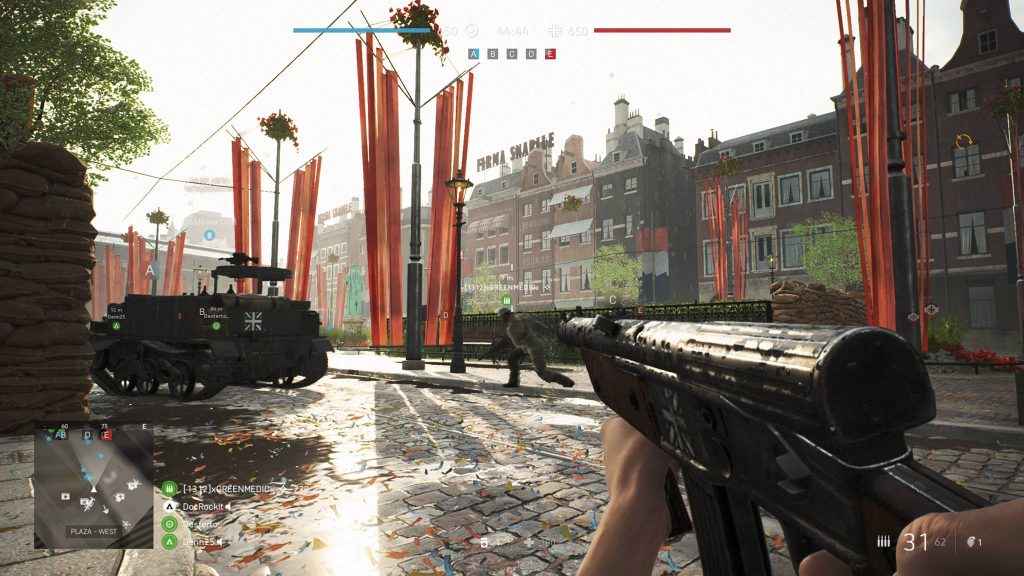This screenshot has height=576, width=1024.
Task: Select the gray objective B flag indicator
Action: (493, 54)
